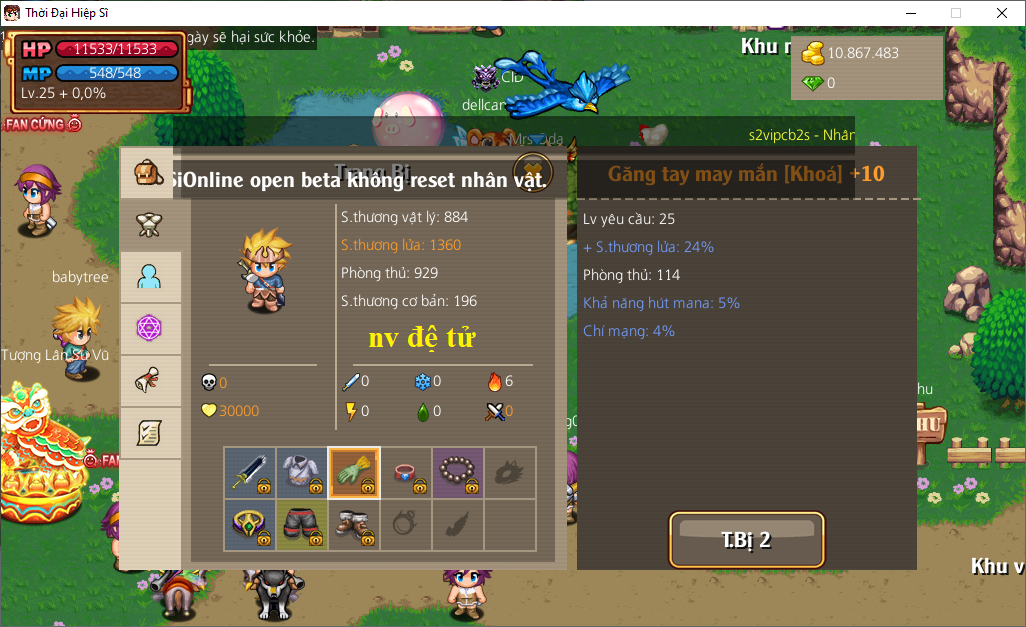Choose the green lucky glove slot
The width and height of the screenshot is (1026, 627).
354,472
